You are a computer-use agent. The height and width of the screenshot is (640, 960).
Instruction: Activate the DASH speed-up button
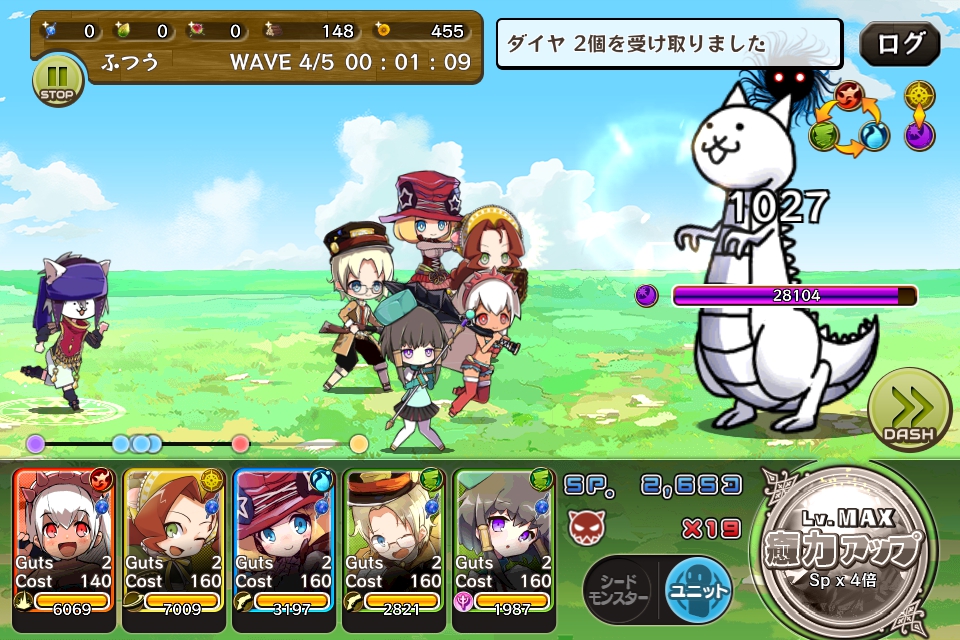coord(908,408)
